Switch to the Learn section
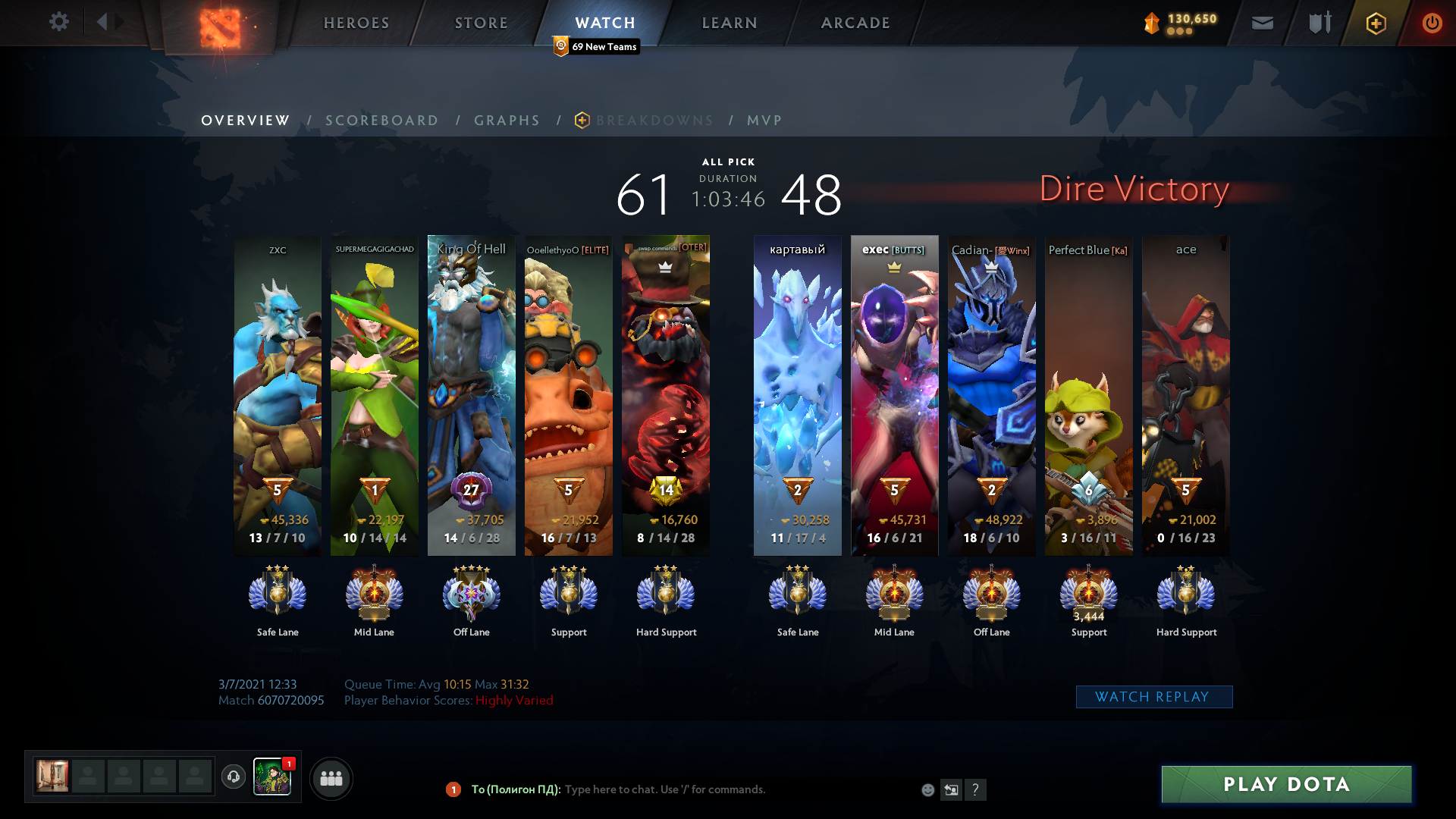The image size is (1456, 819). point(730,23)
